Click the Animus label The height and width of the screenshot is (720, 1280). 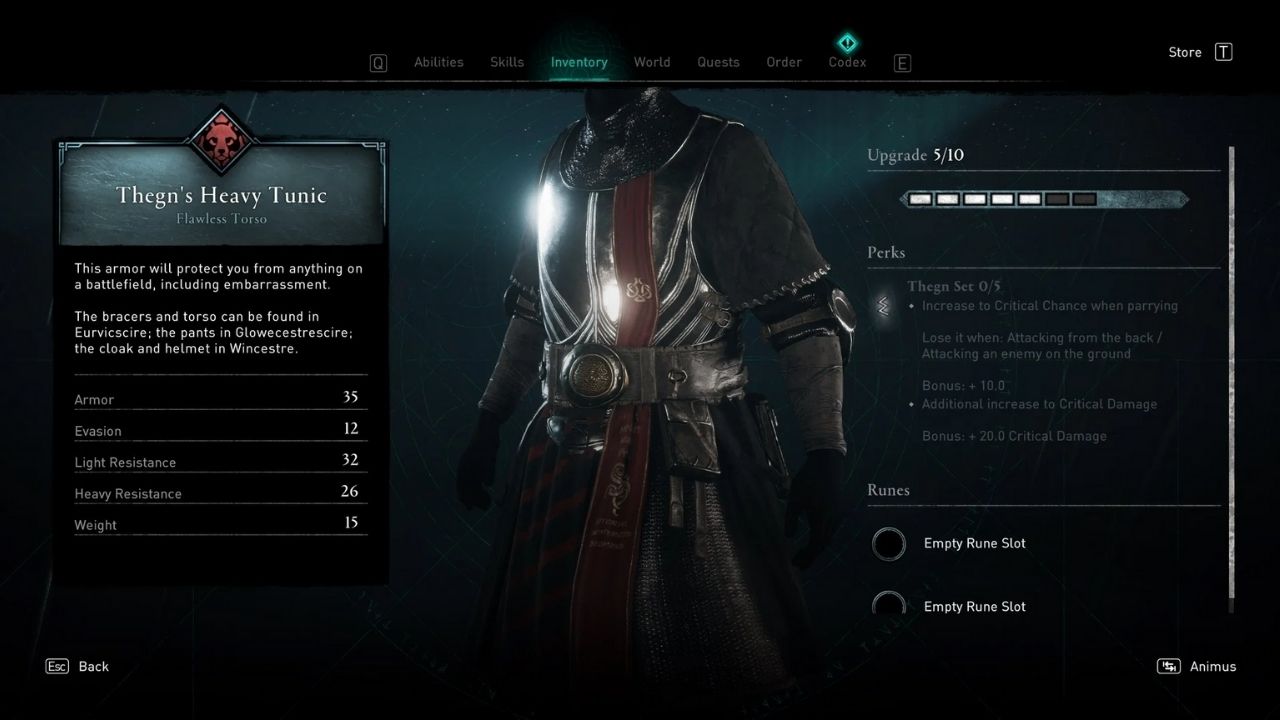point(1212,666)
